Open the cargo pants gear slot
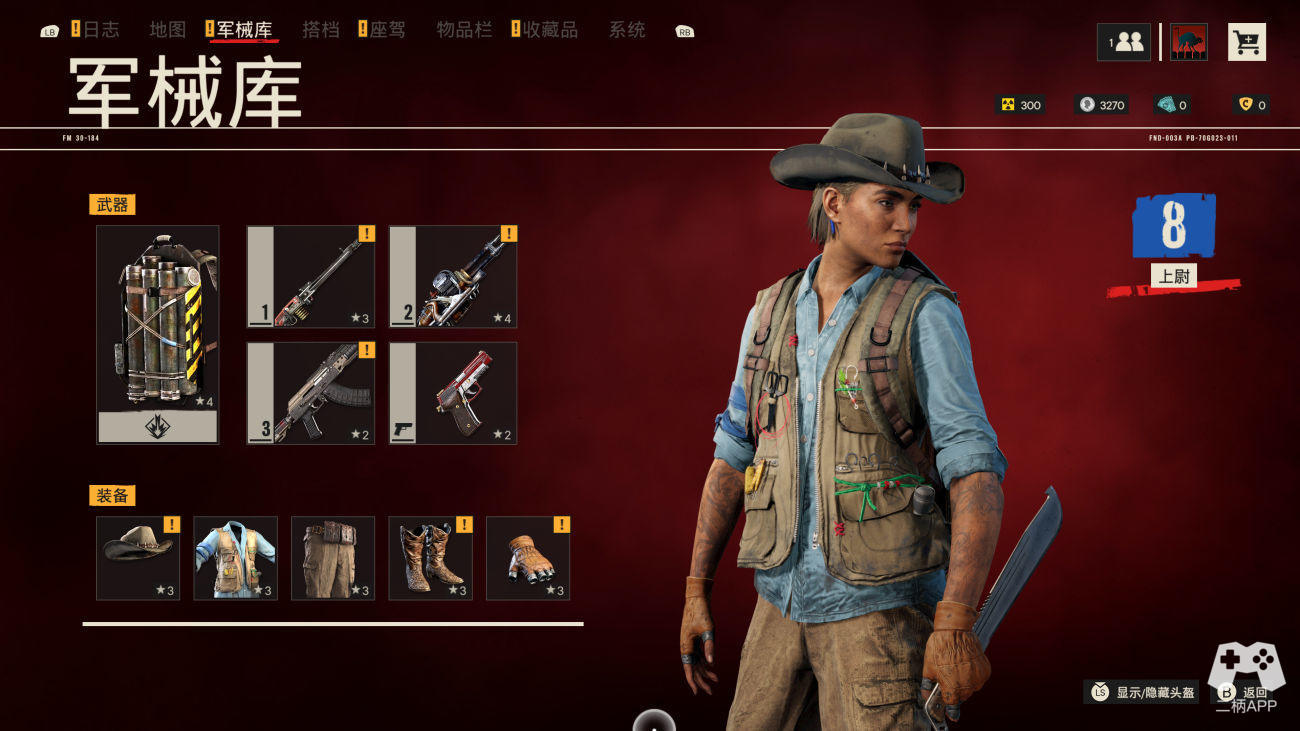This screenshot has height=731, width=1300. (x=333, y=558)
